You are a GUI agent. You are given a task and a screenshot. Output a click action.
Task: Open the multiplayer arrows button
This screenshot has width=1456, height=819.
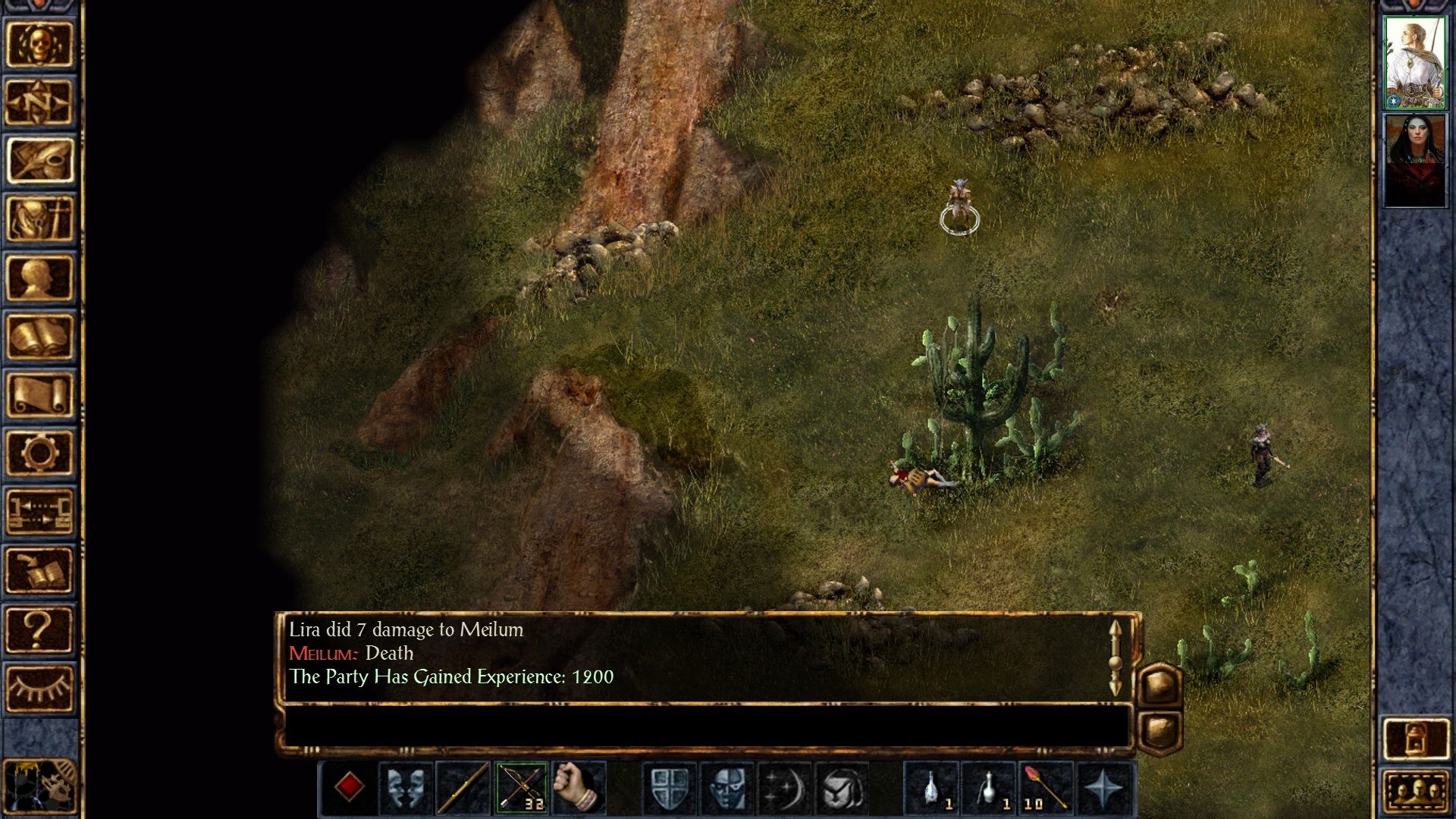tap(39, 512)
